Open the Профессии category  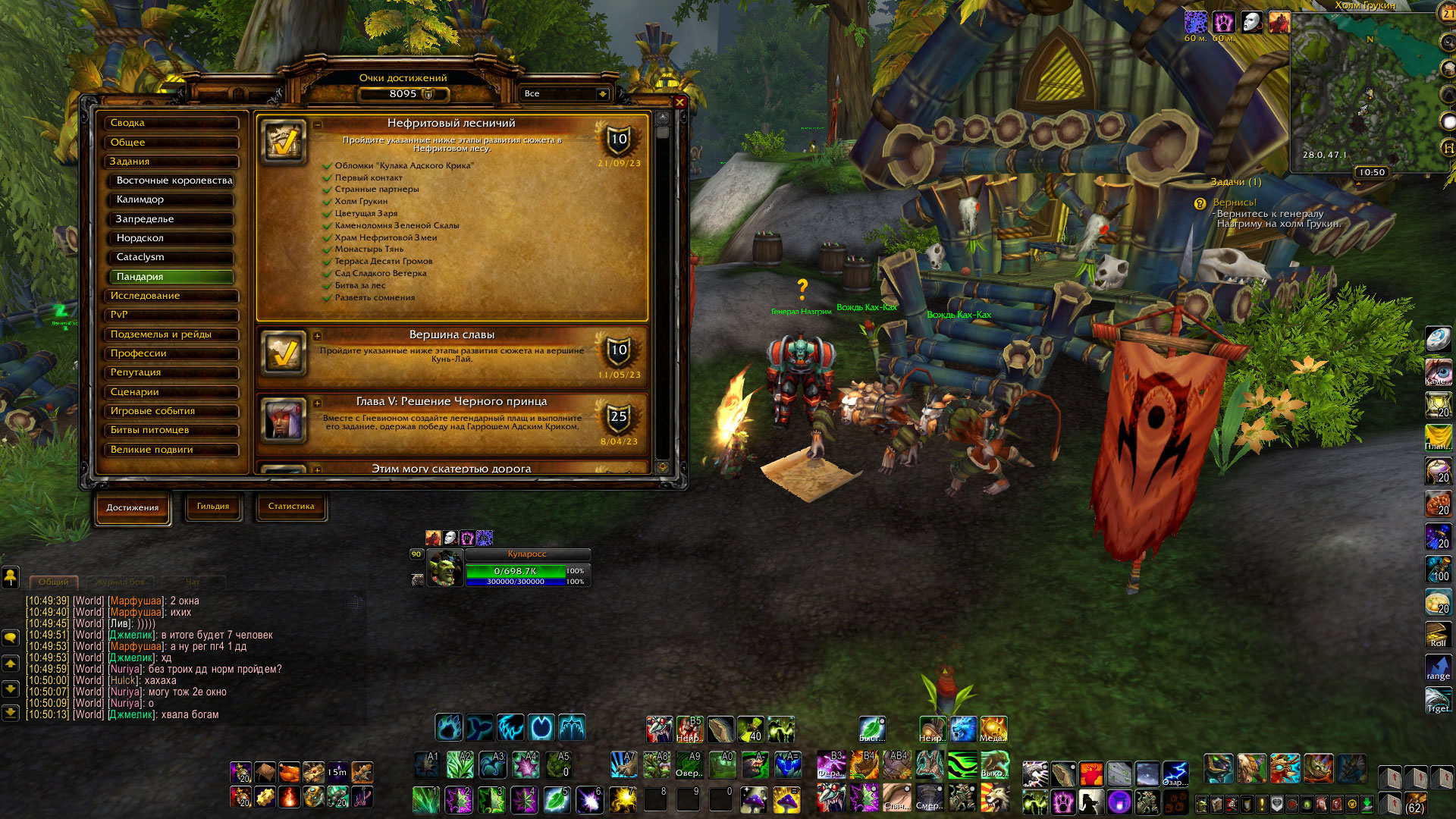click(x=171, y=353)
